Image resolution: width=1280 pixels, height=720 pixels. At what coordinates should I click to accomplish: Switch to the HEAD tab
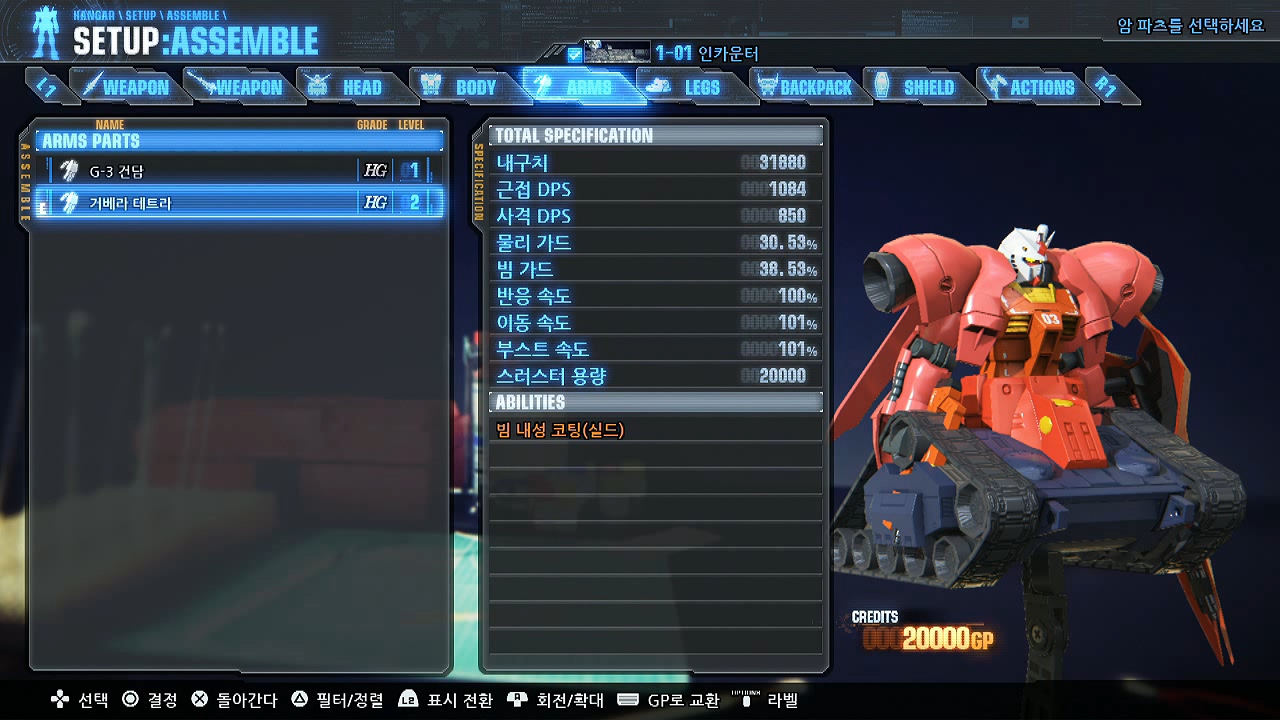coord(349,87)
